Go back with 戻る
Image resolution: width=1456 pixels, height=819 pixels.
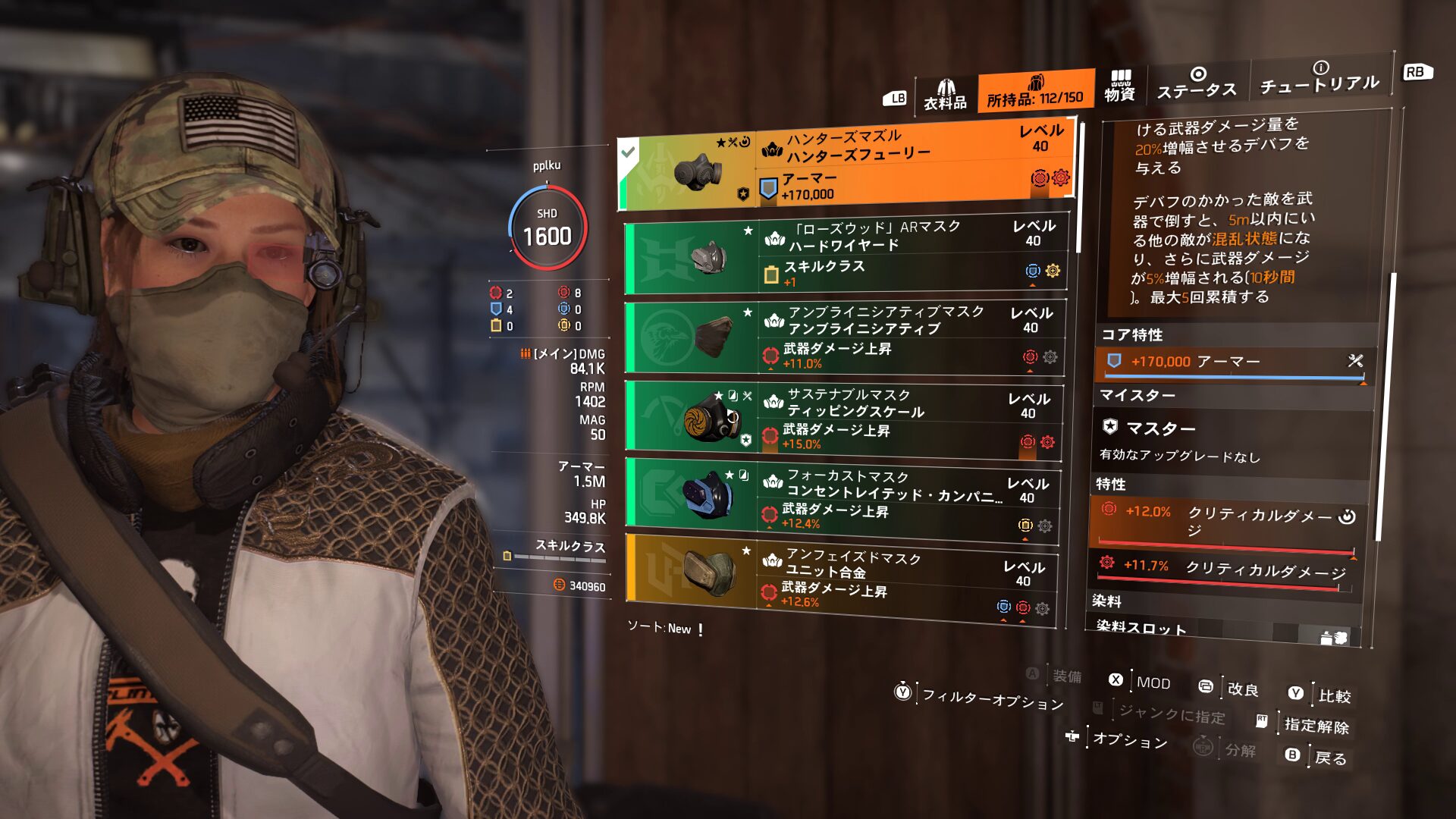[1330, 758]
